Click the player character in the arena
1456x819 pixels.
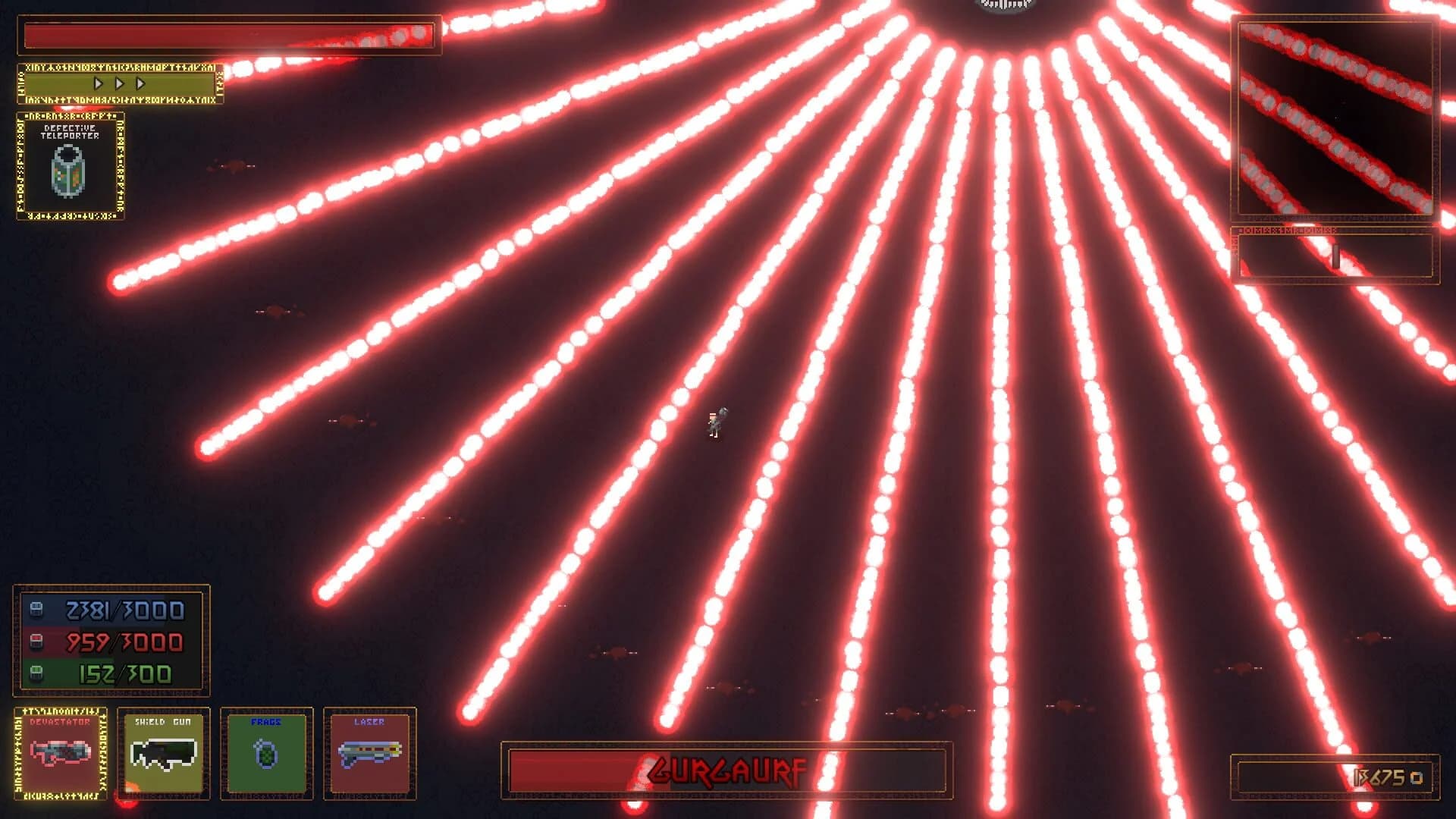click(716, 421)
